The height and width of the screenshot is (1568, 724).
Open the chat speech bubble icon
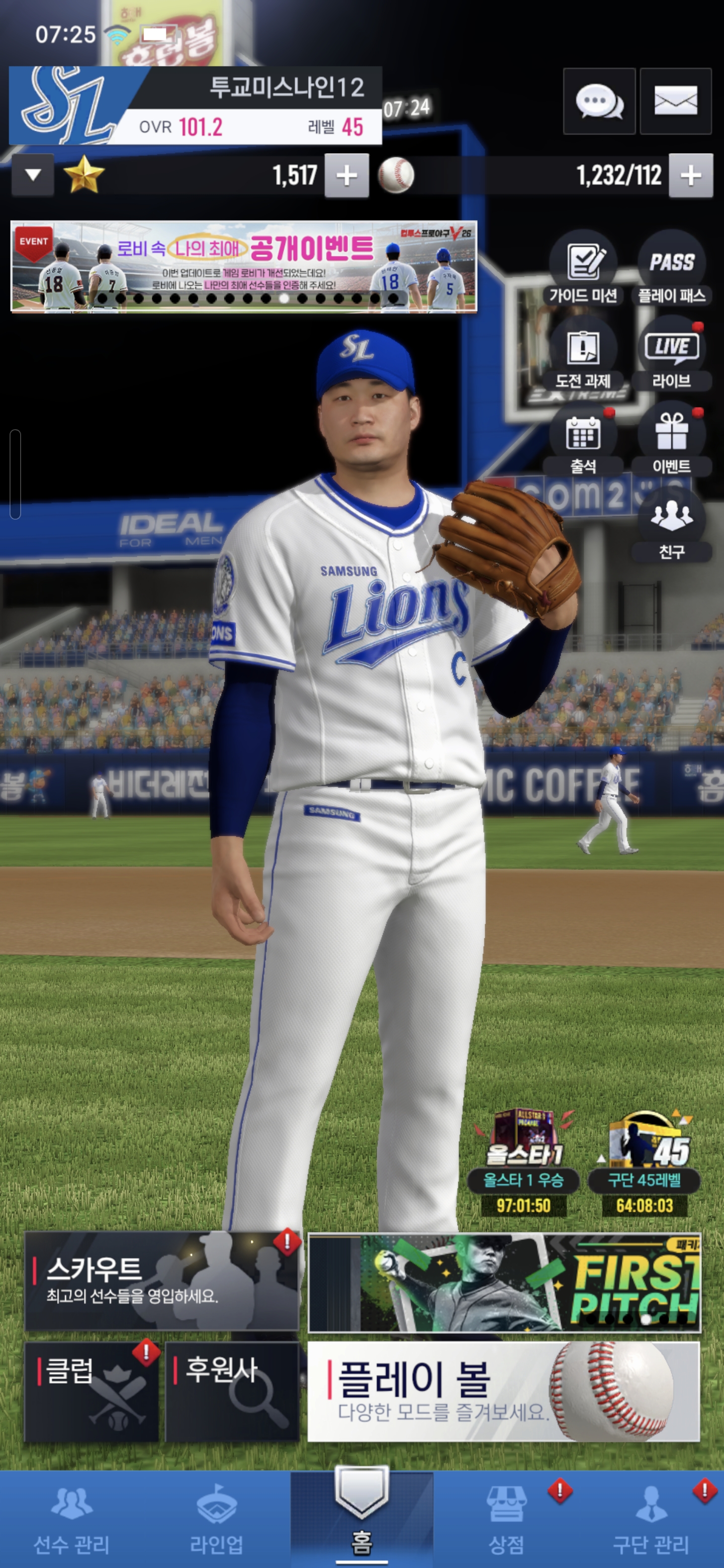(x=599, y=101)
